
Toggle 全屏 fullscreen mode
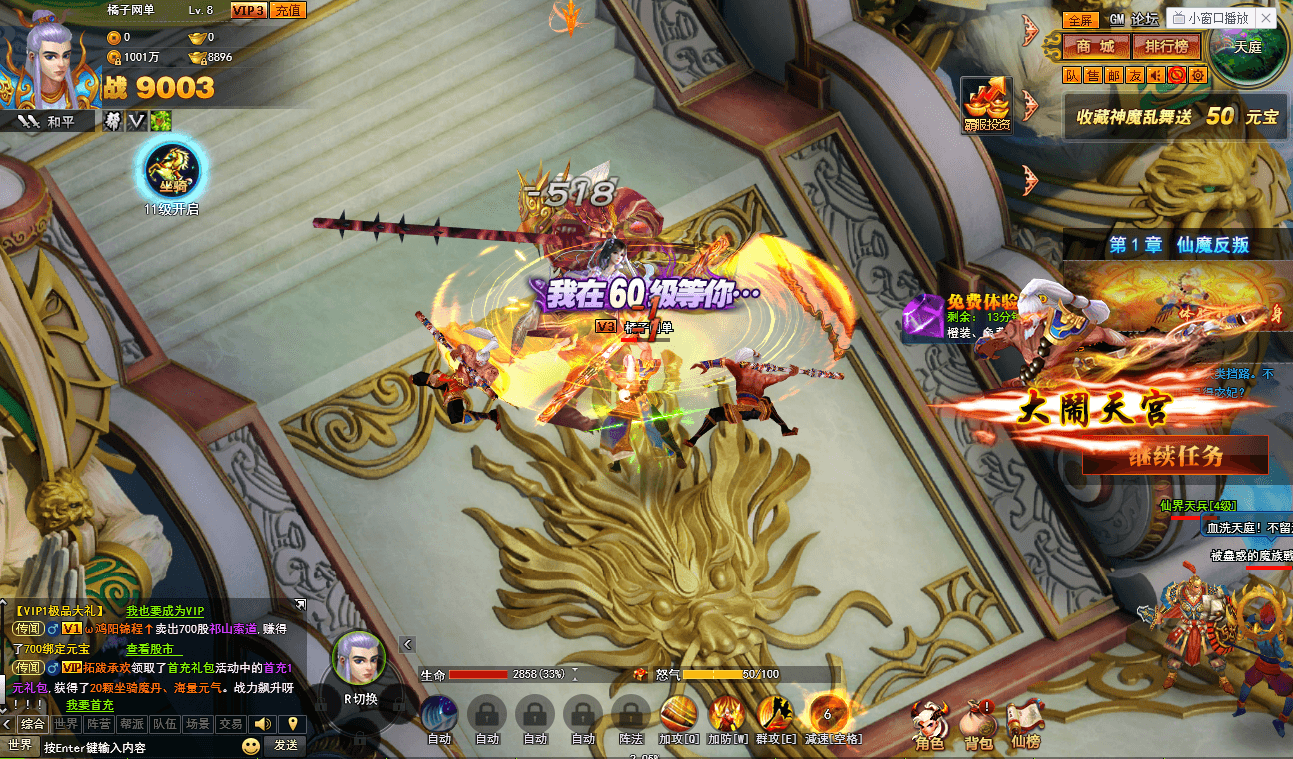1081,20
